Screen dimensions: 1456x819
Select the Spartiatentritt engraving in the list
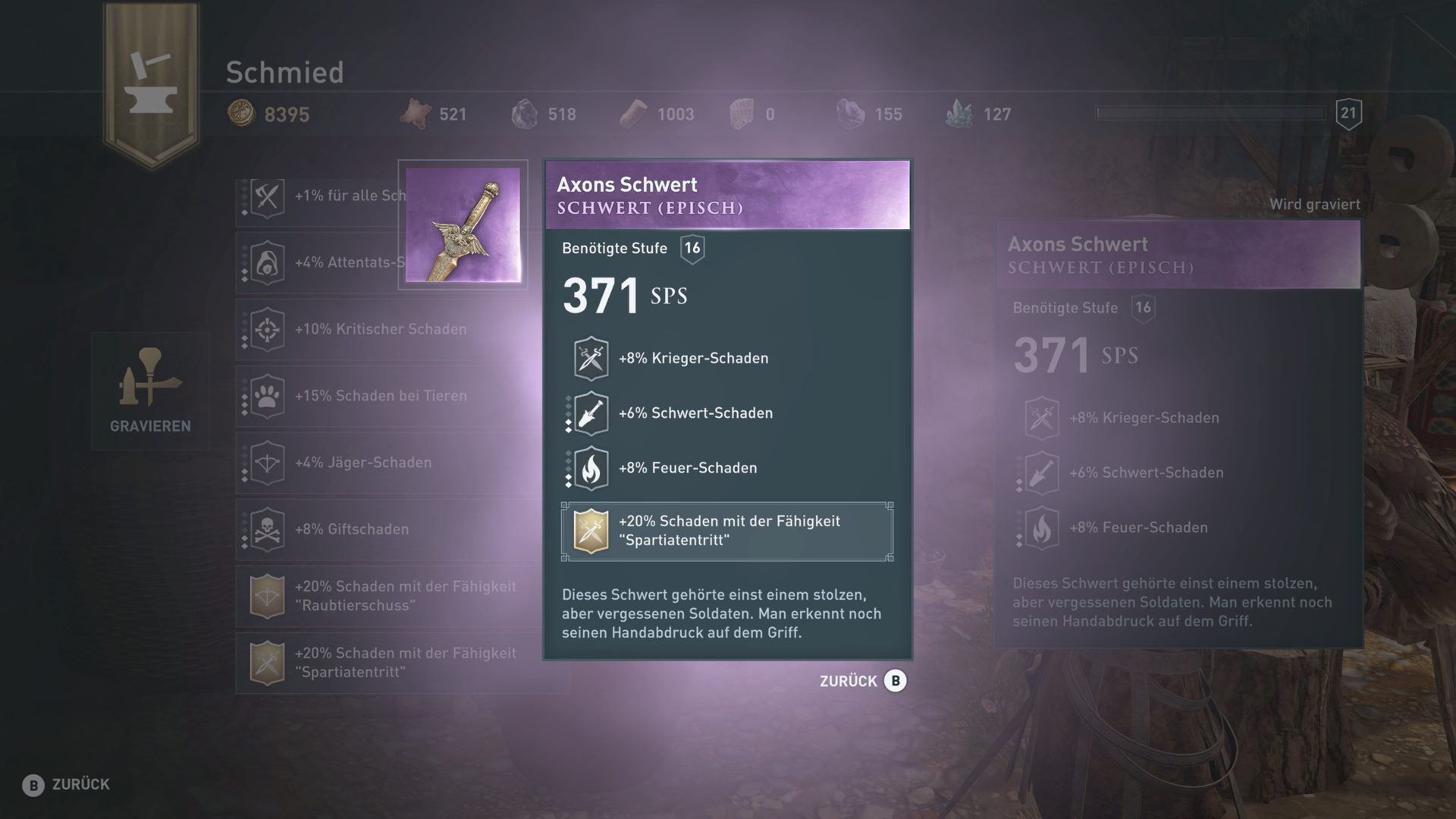point(402,663)
